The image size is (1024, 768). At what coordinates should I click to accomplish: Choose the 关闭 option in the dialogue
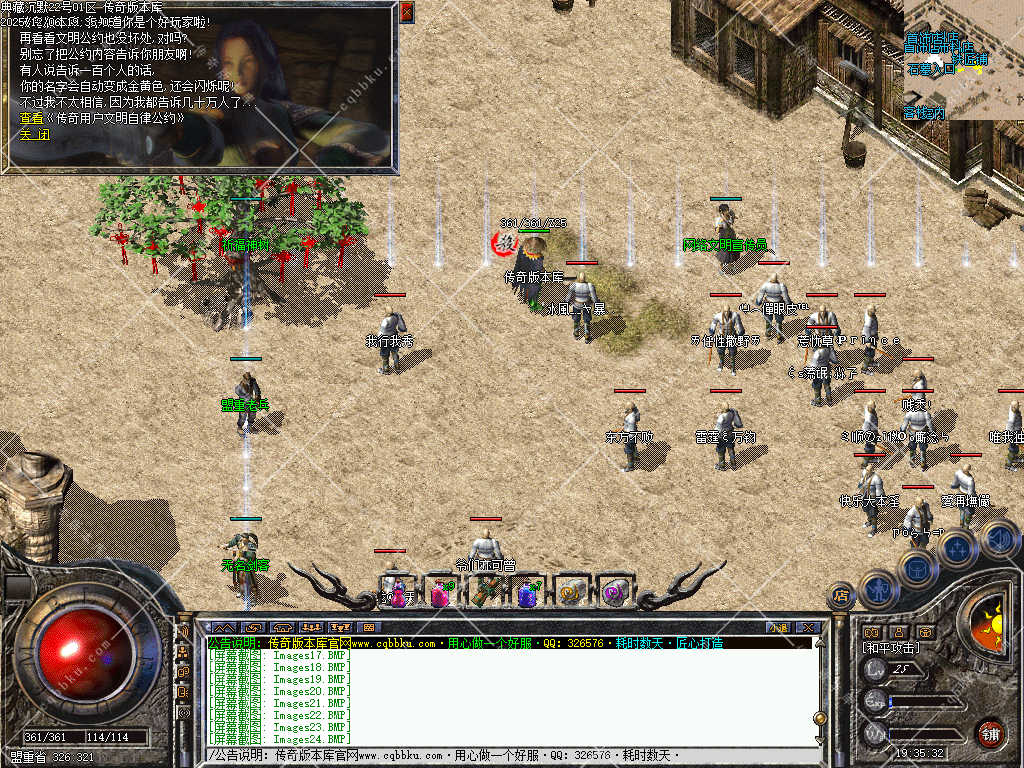34,134
